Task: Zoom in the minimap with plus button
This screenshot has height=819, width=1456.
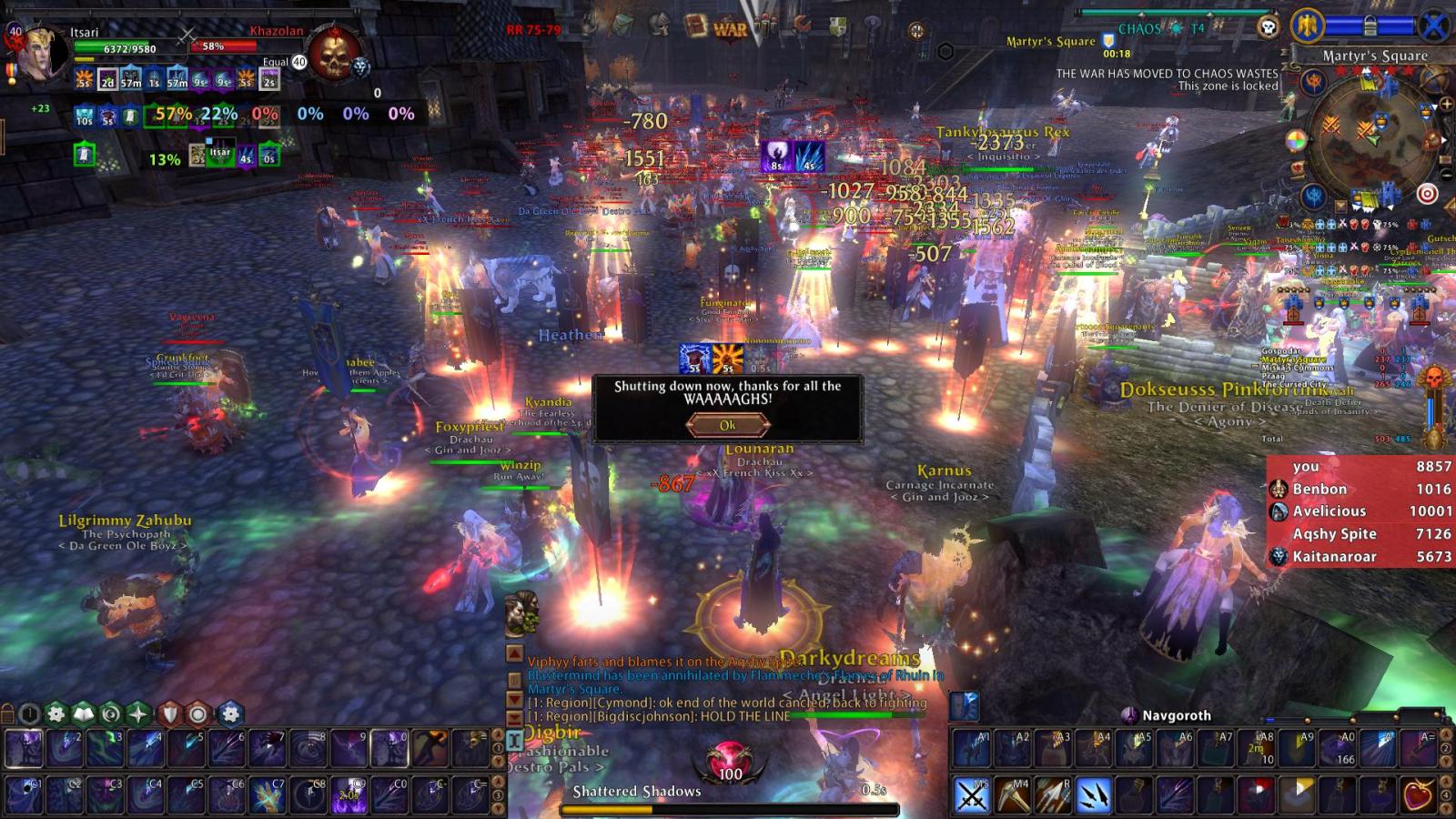Action: (x=1446, y=105)
